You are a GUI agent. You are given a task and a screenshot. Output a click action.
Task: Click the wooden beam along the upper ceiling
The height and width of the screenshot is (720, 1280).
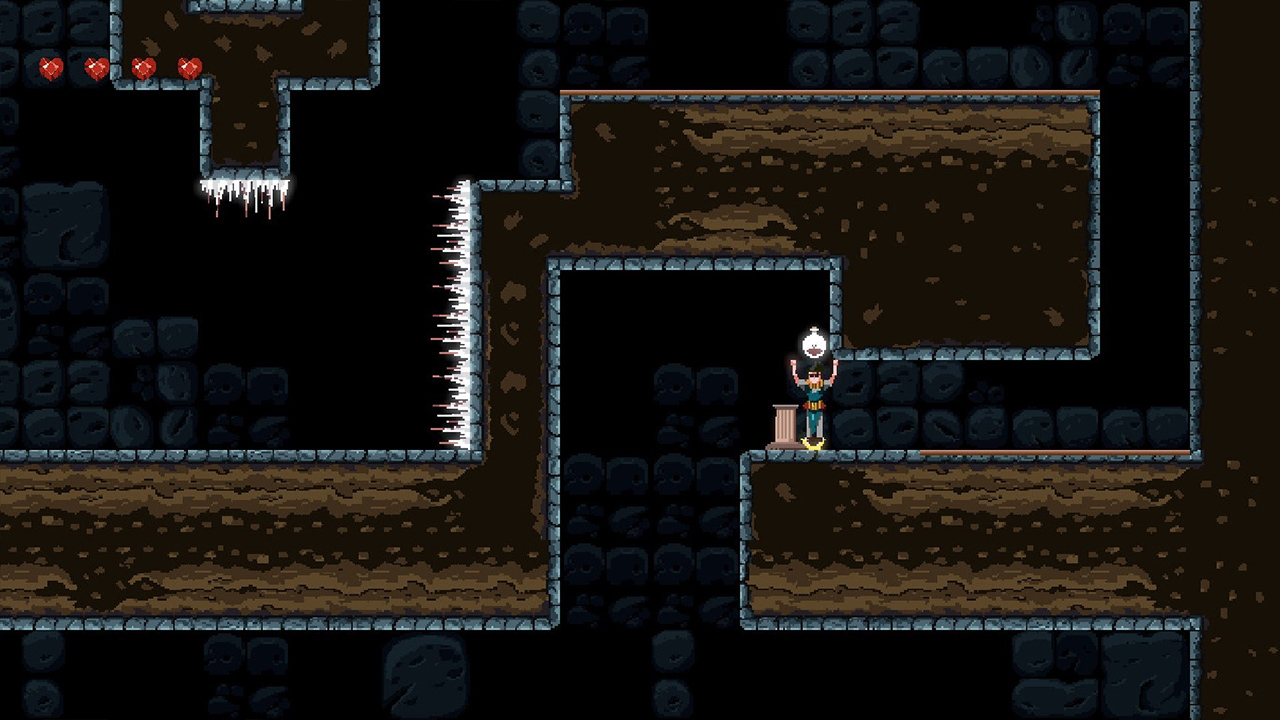[x=830, y=92]
